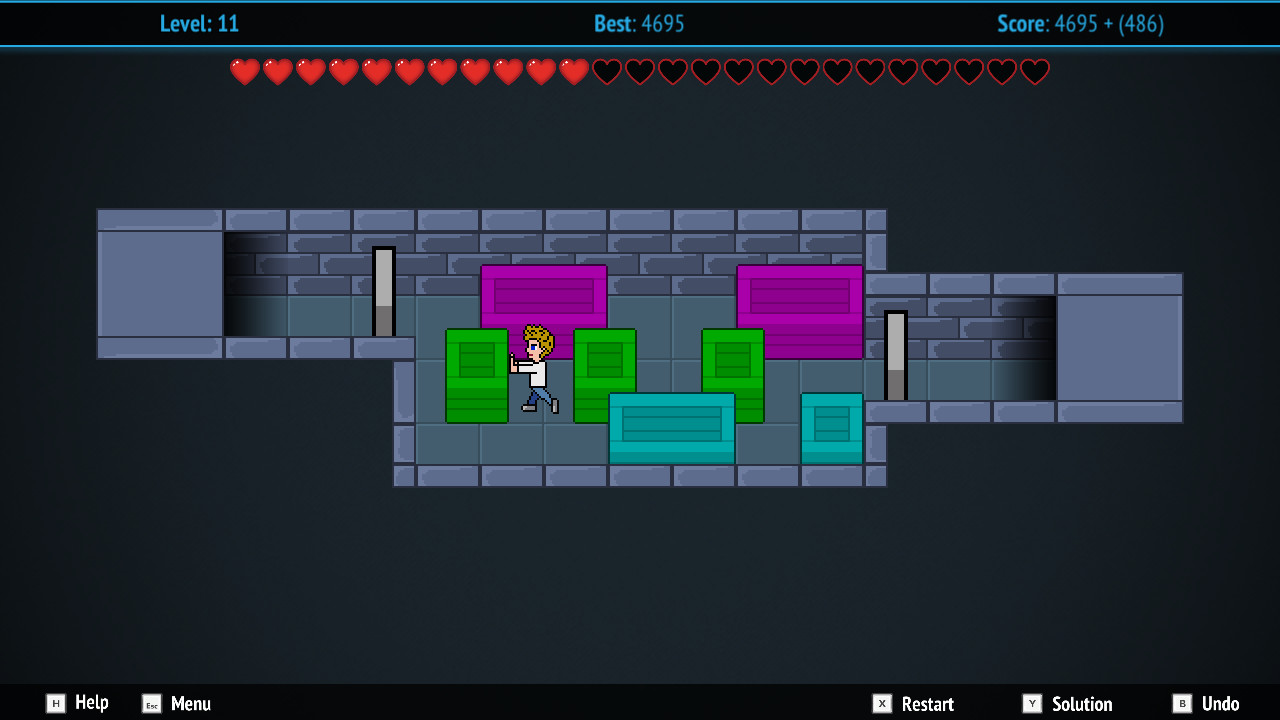1280x720 pixels.
Task: Click the green block left of the player
Action: tap(477, 375)
